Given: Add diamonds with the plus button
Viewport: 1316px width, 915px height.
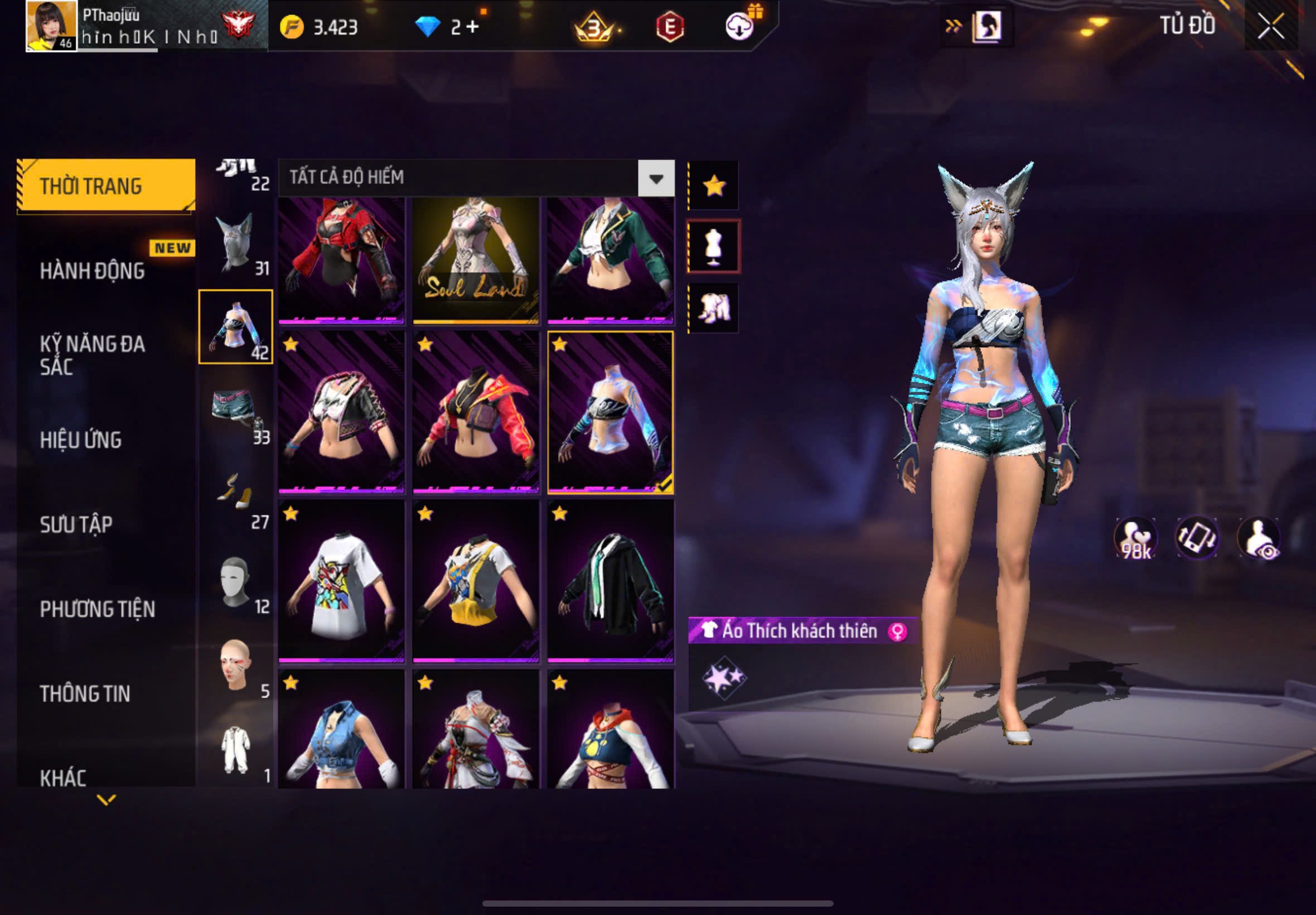Looking at the screenshot, I should [473, 26].
